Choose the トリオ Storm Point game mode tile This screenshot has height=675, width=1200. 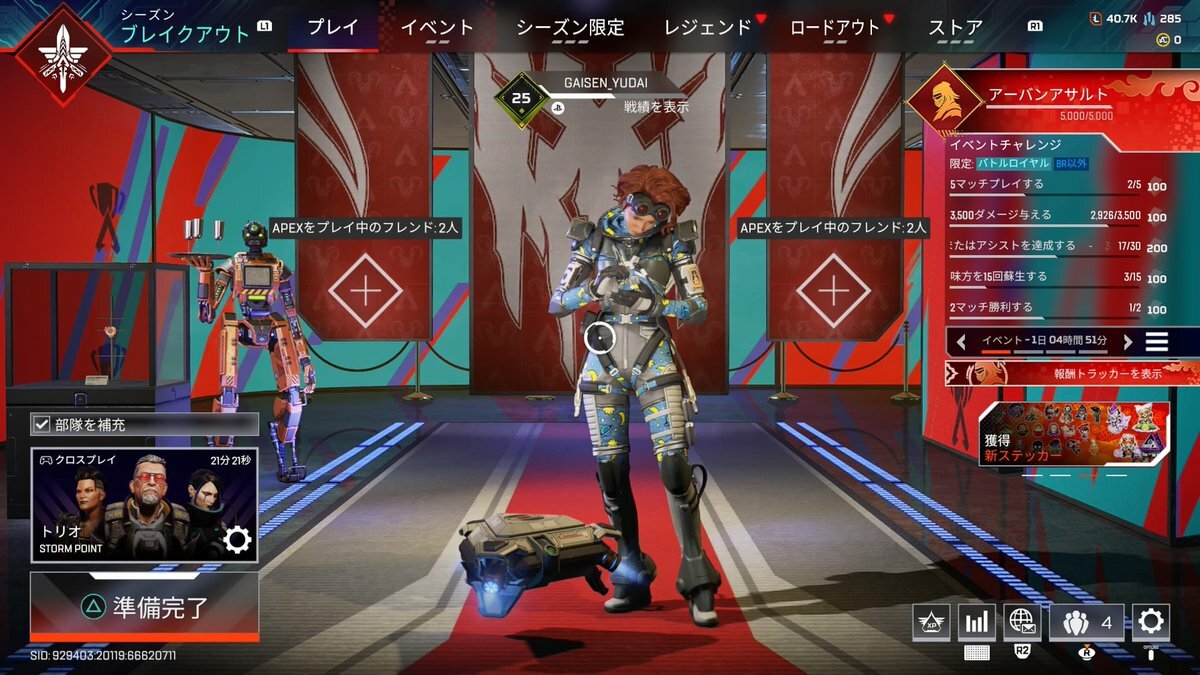[x=144, y=505]
